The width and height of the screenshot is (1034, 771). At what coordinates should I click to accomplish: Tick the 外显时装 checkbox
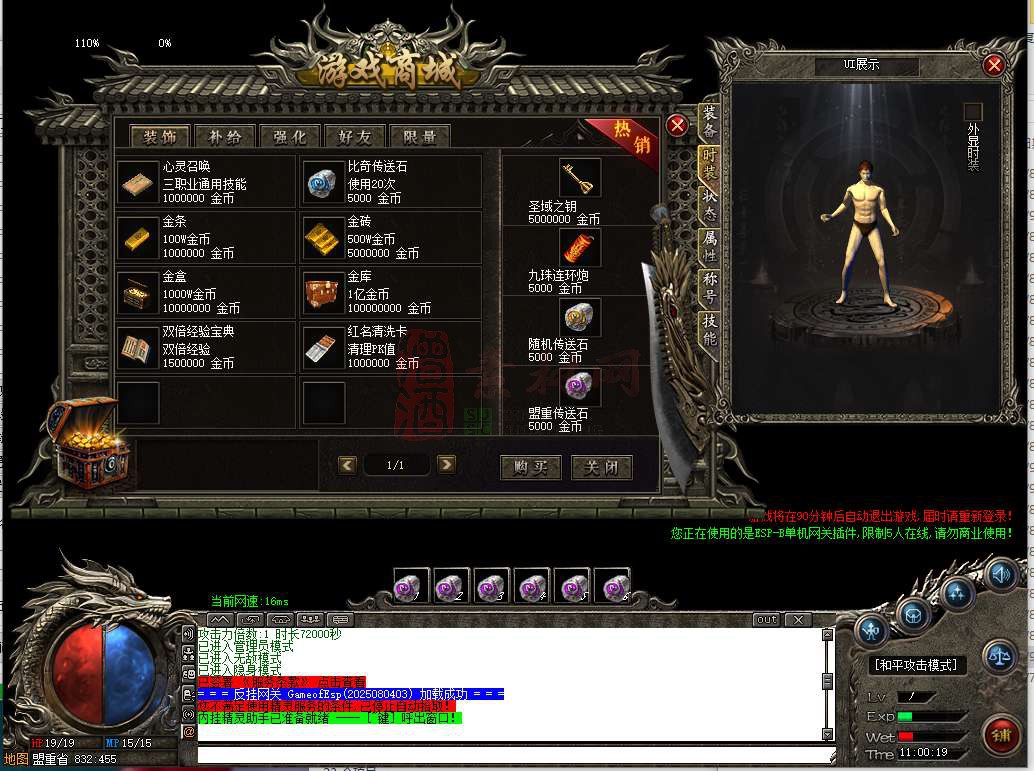pos(972,112)
